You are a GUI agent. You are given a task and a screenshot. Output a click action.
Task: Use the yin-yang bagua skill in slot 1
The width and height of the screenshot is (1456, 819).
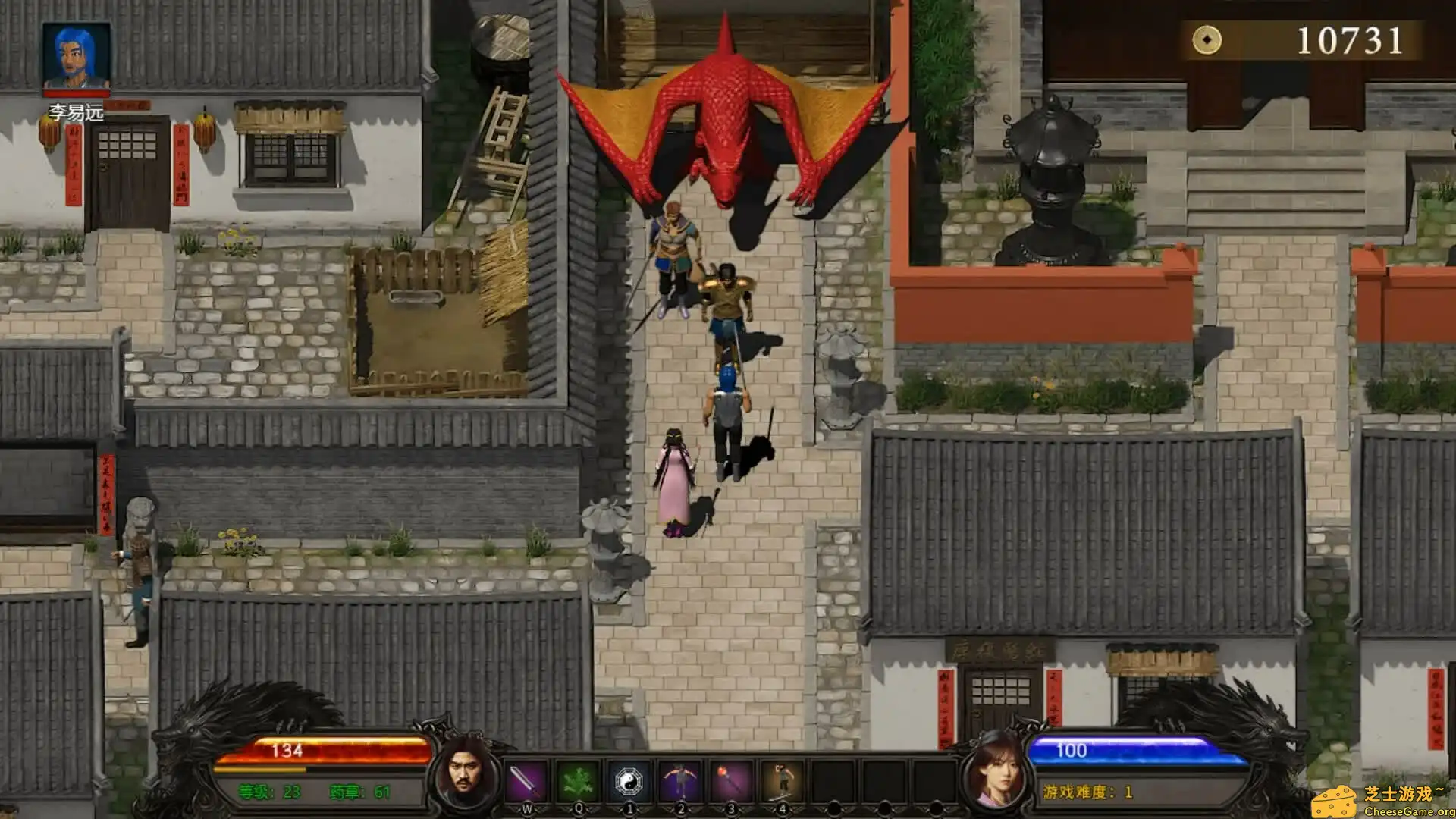pyautogui.click(x=630, y=780)
